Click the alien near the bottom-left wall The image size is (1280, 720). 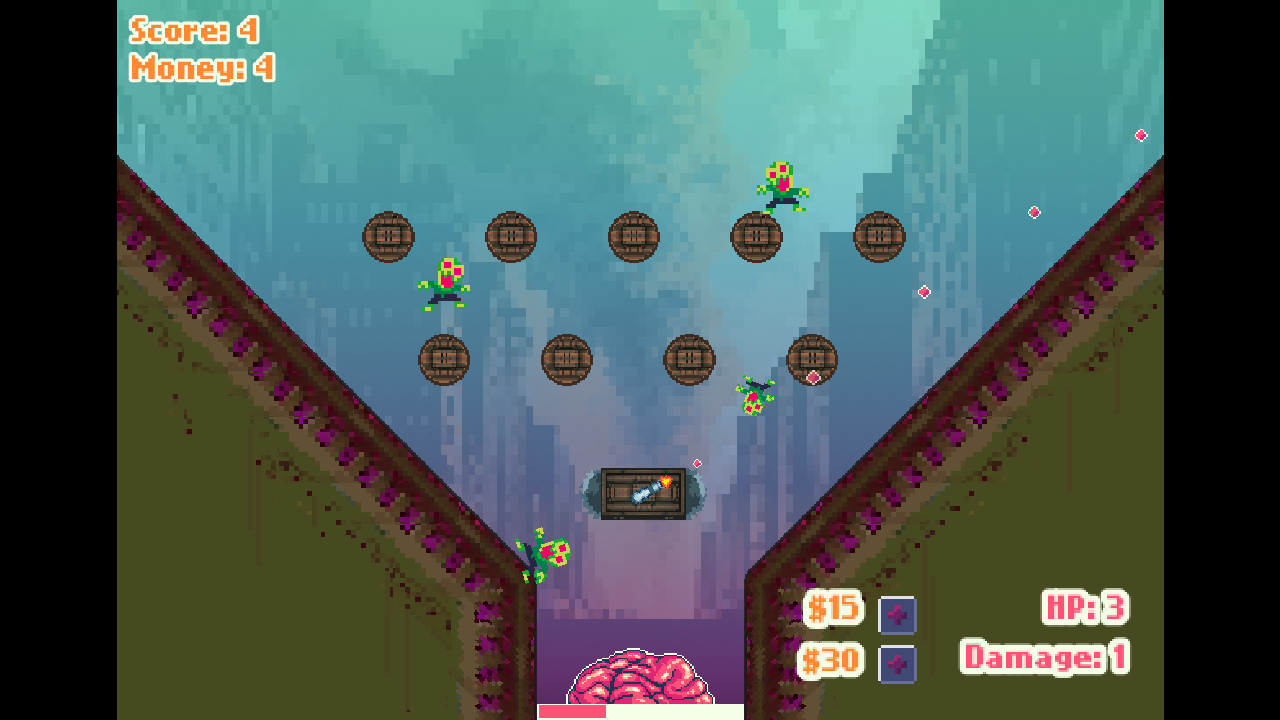click(545, 552)
